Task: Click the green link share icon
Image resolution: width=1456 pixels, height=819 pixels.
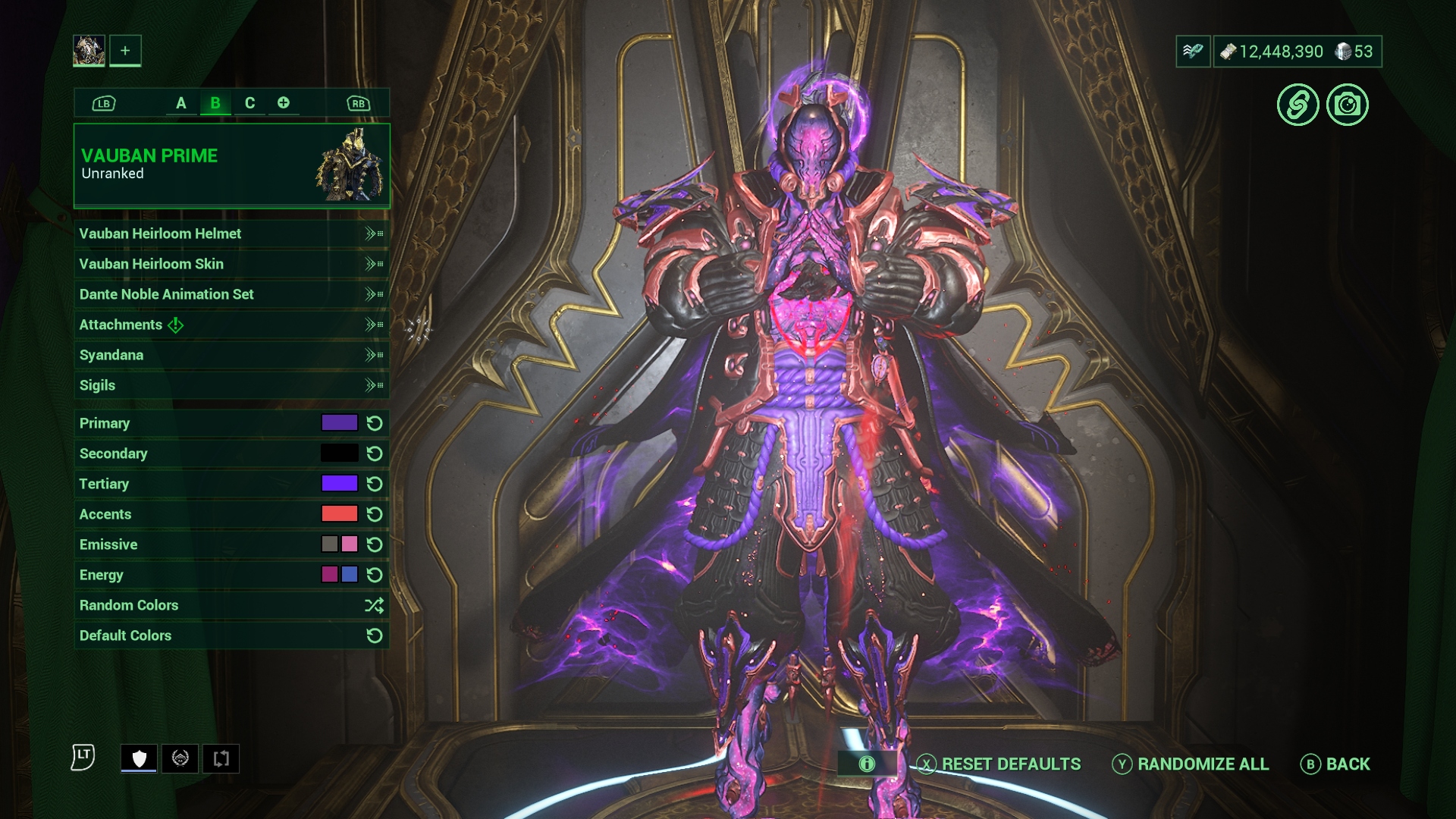Action: [1298, 105]
